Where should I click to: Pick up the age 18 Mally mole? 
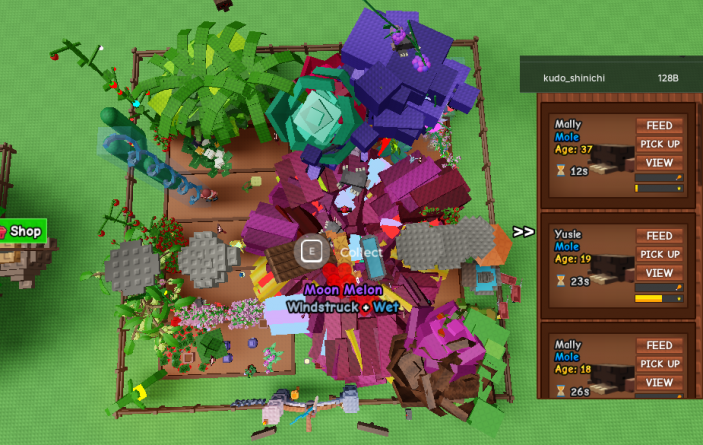(660, 364)
